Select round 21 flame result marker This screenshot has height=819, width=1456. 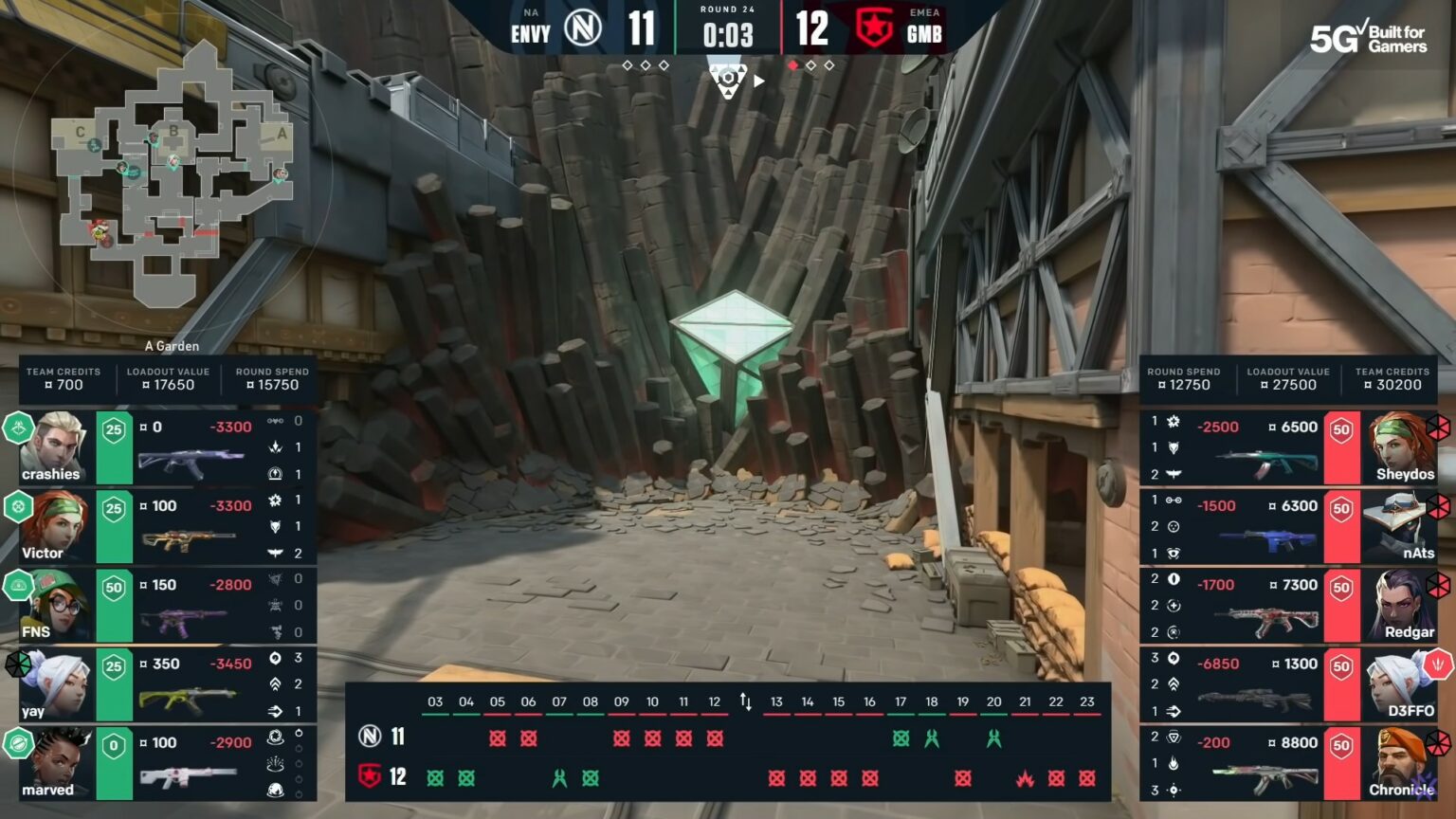click(x=1025, y=778)
